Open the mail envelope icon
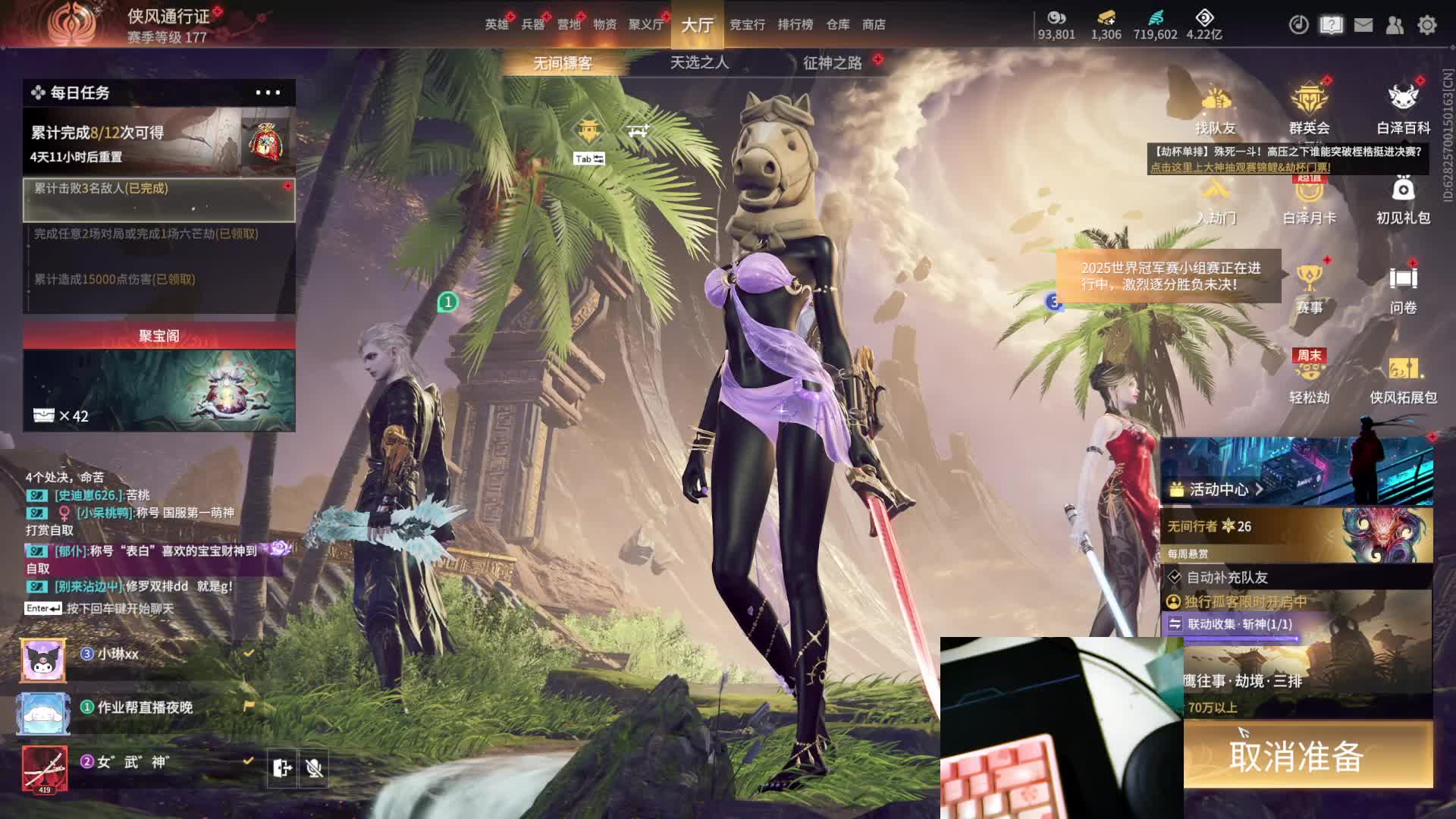This screenshot has width=1456, height=819. point(1363,25)
